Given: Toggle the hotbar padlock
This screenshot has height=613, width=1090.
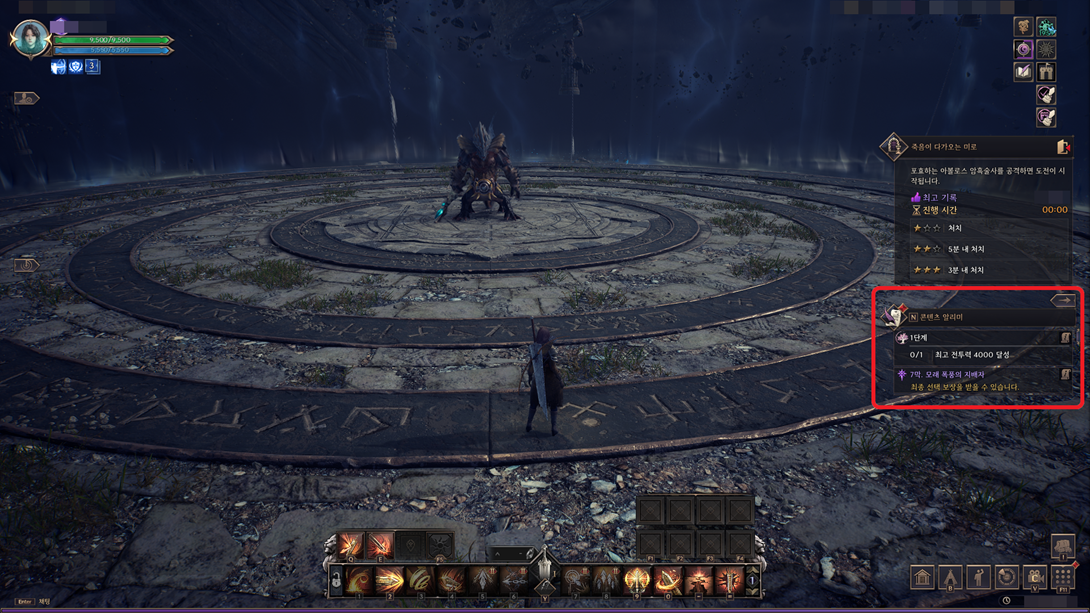Looking at the screenshot, I should pos(337,581).
